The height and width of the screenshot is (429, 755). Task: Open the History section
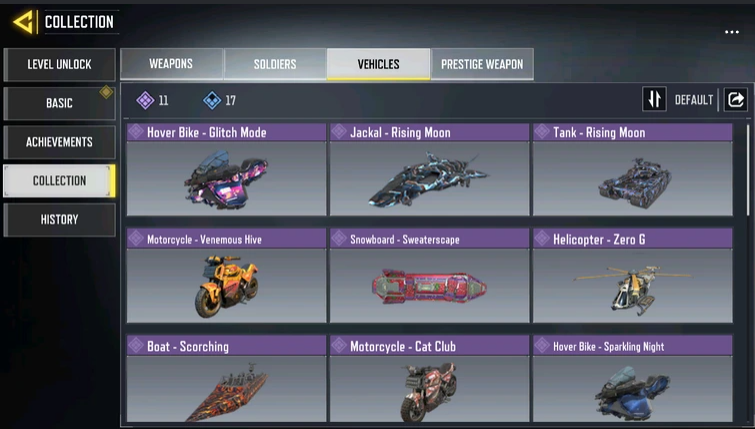[x=59, y=220]
